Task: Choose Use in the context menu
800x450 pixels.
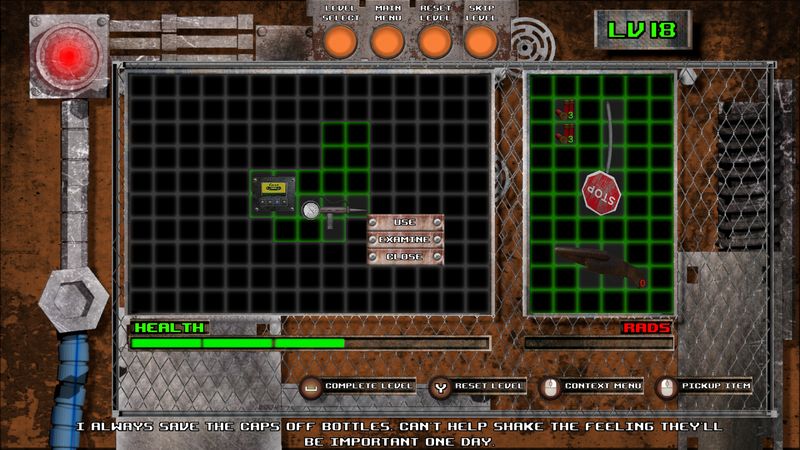Action: tap(405, 222)
